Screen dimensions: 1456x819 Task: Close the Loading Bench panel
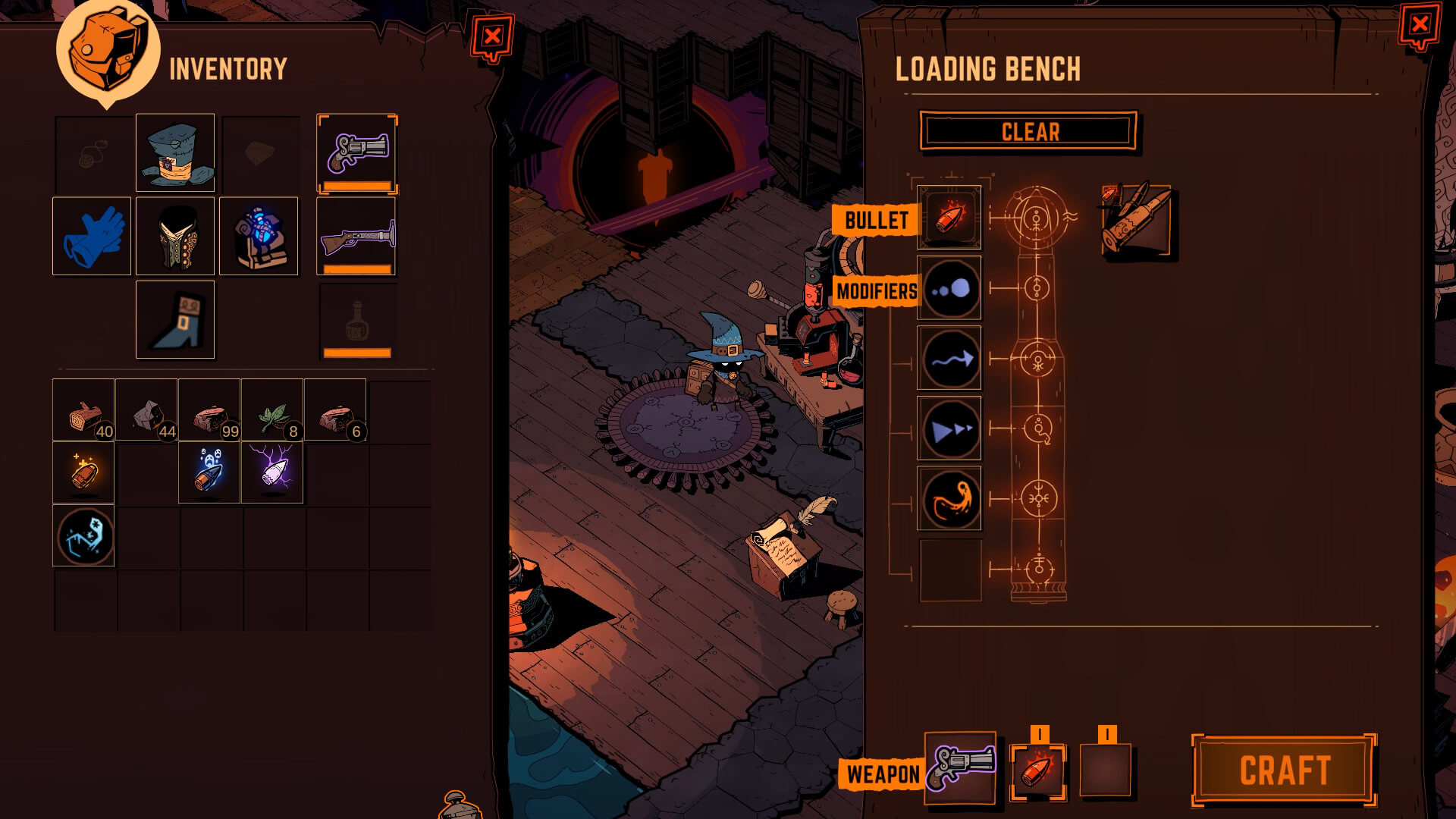coord(1419,25)
